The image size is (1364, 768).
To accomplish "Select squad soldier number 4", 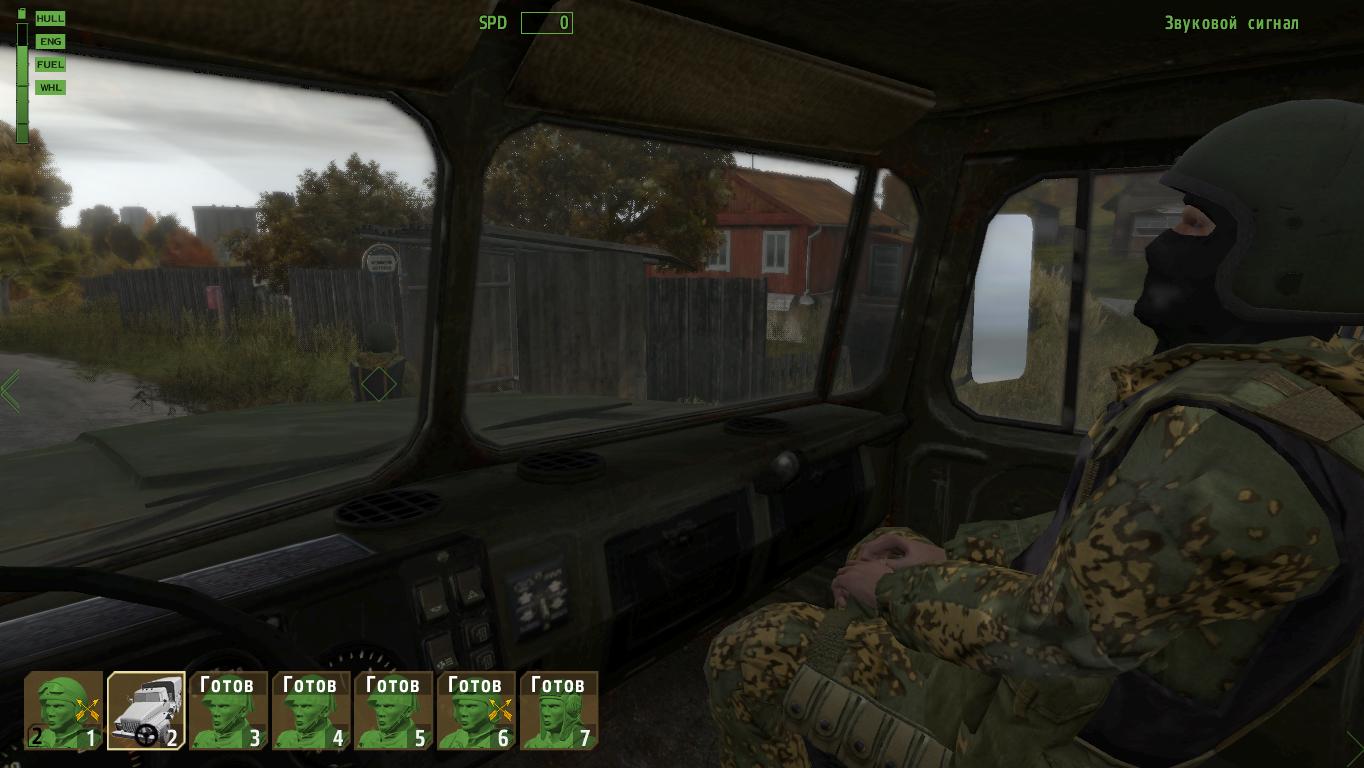I will (311, 711).
